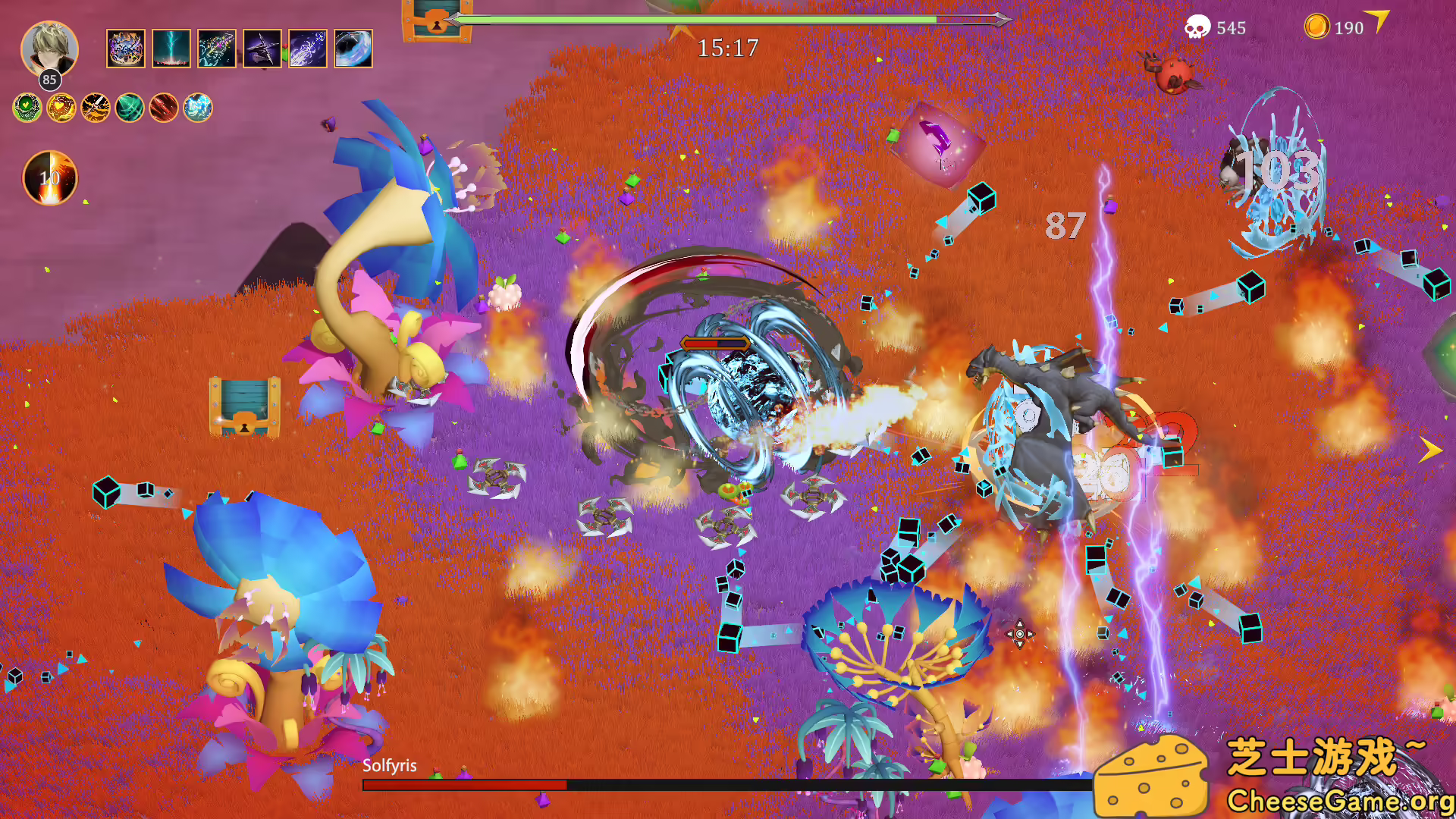This screenshot has height=819, width=1456.
Task: Open the lightning strike skill icon
Action: [171, 48]
